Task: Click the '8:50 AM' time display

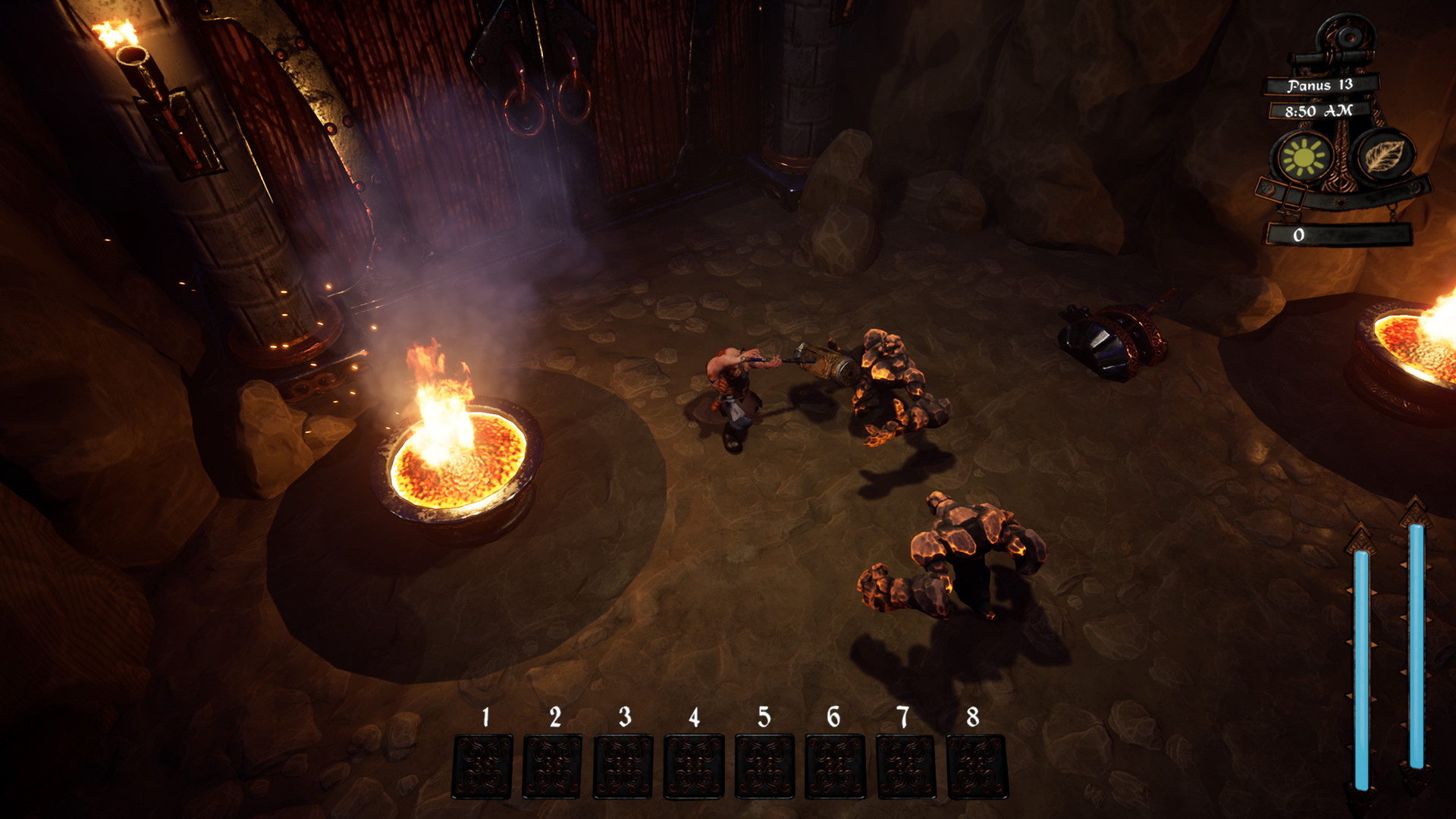Action: click(1318, 111)
